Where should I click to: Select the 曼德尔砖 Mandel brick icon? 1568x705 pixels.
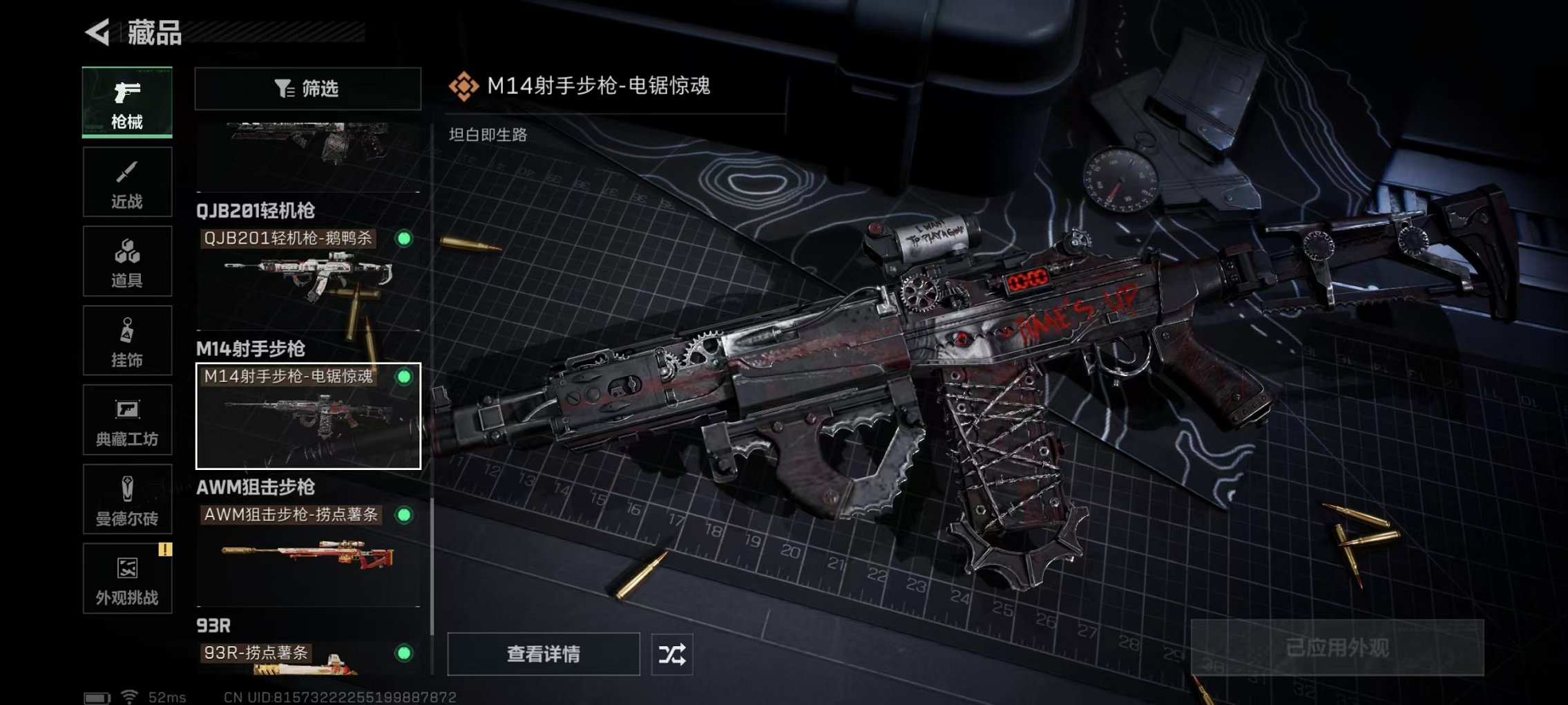point(126,499)
